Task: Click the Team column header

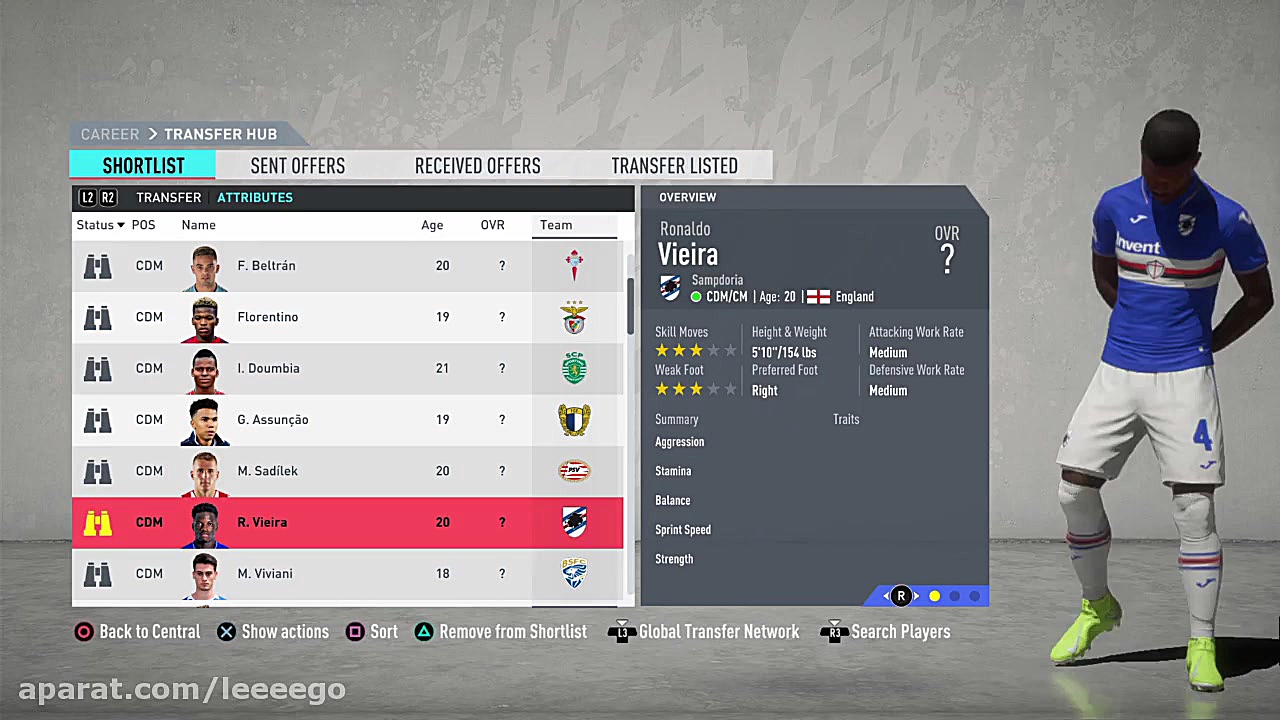Action: pos(556,225)
